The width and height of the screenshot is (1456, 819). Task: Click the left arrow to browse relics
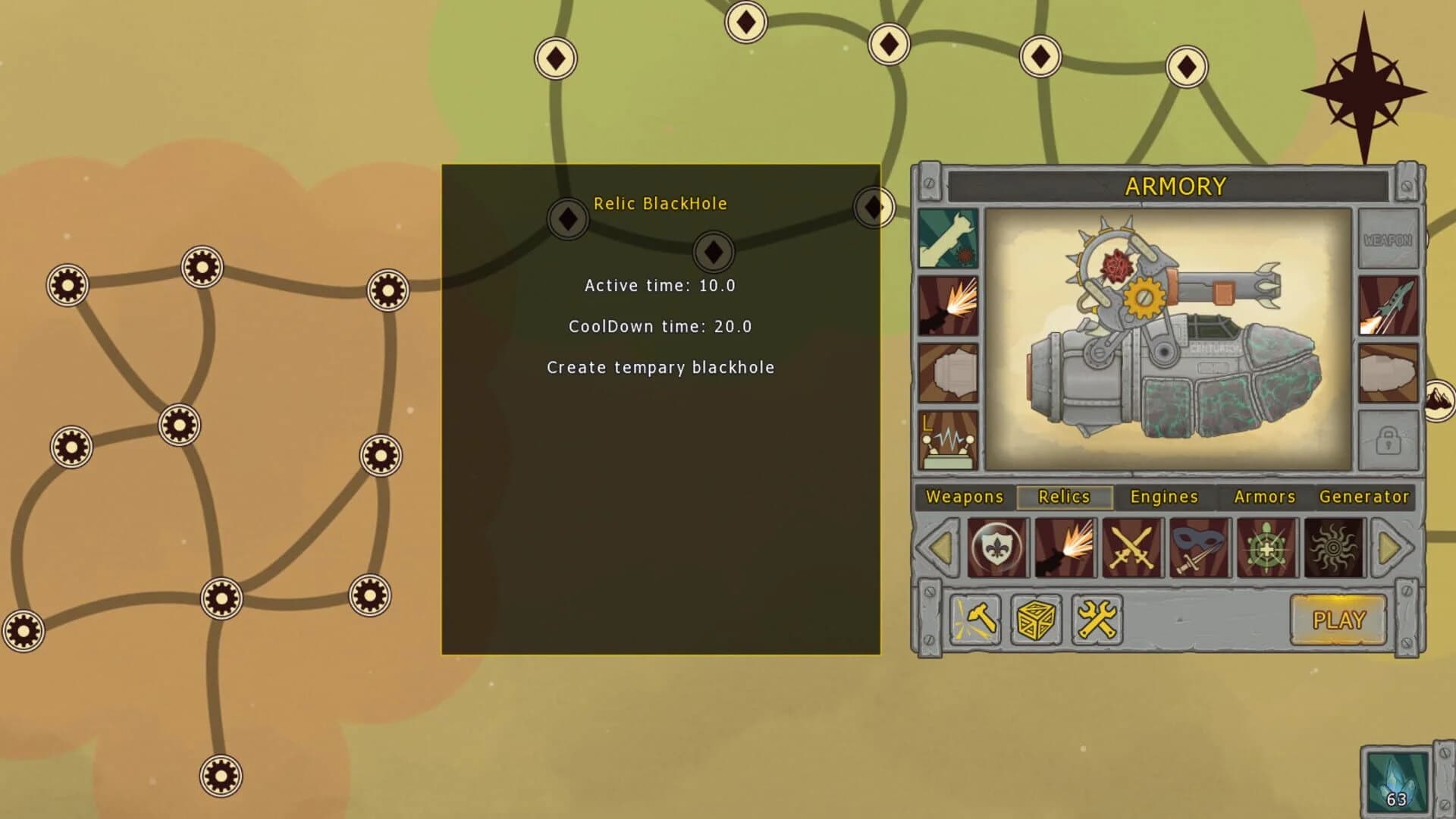tap(940, 548)
